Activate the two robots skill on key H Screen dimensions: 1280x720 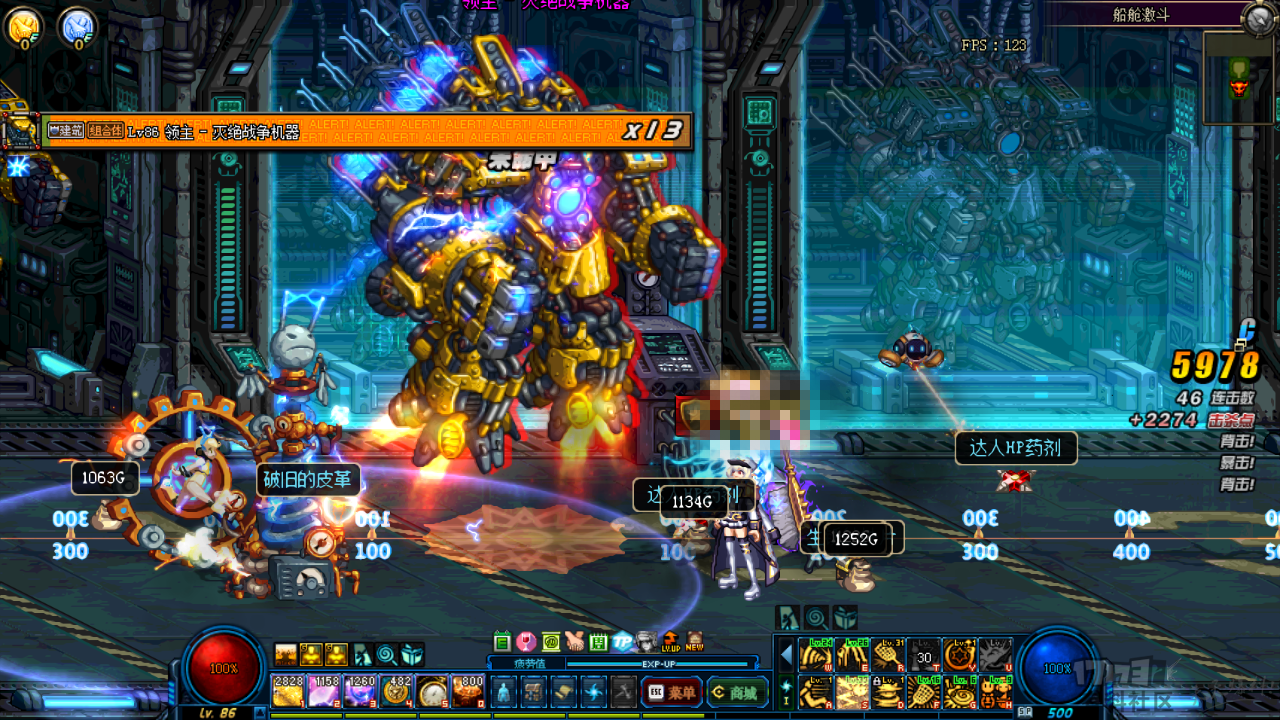tap(994, 691)
